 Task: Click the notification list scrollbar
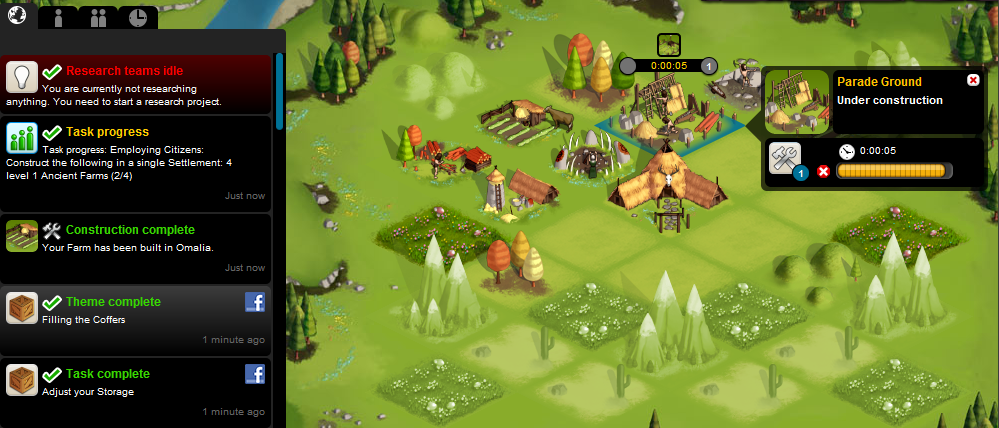[279, 84]
